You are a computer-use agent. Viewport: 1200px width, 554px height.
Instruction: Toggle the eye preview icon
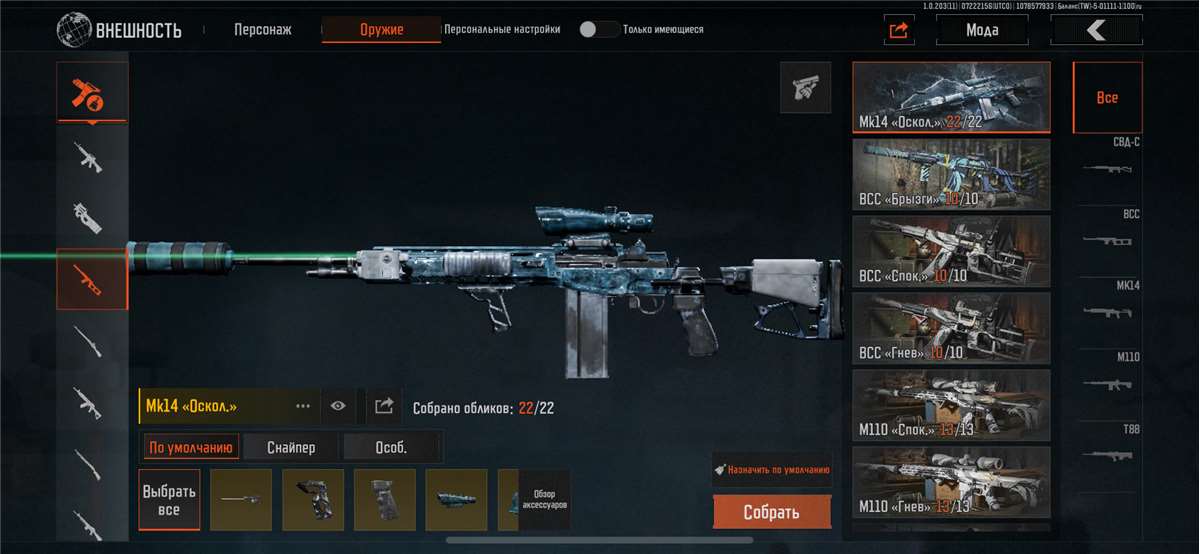338,406
